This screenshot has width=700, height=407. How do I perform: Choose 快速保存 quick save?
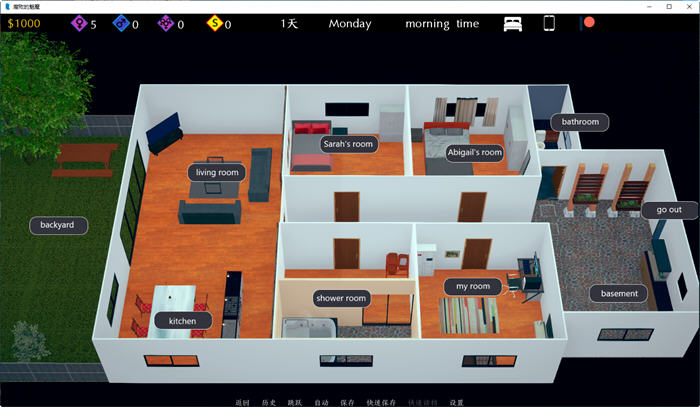382,402
